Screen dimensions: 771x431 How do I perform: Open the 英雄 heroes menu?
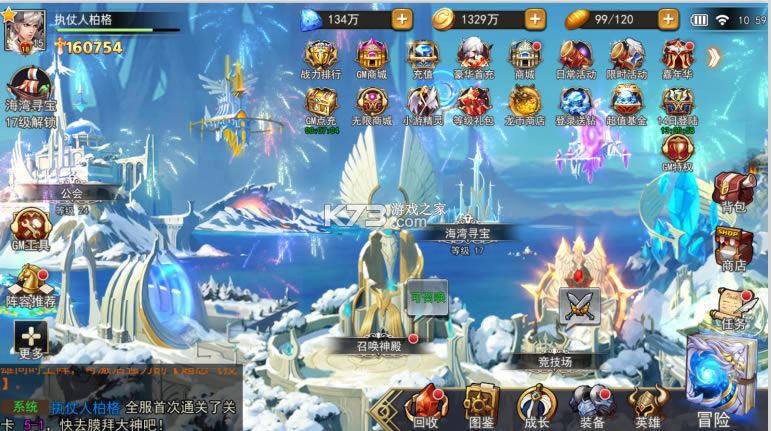647,404
